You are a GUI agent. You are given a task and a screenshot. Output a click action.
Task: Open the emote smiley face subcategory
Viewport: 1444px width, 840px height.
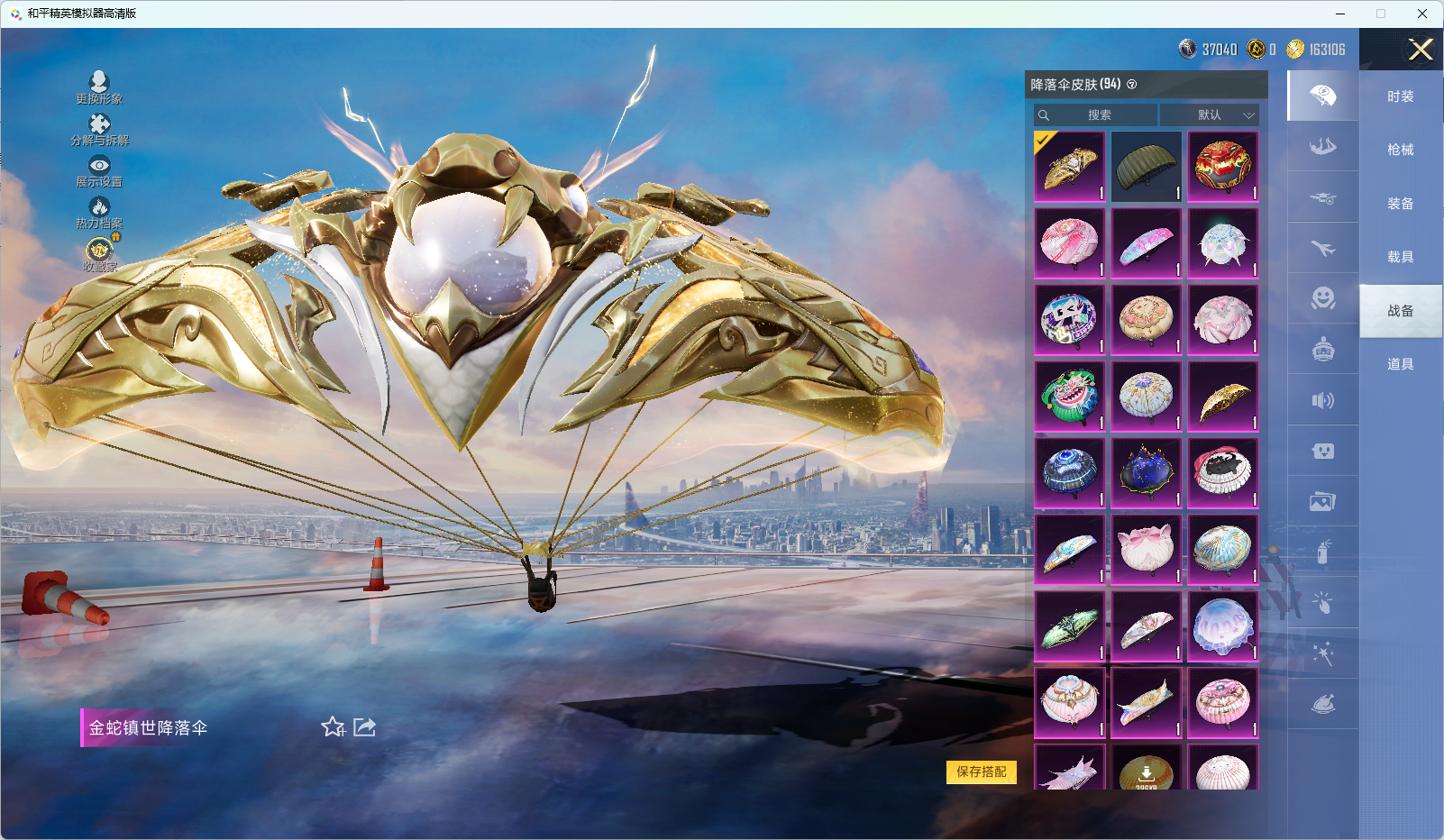tap(1322, 298)
